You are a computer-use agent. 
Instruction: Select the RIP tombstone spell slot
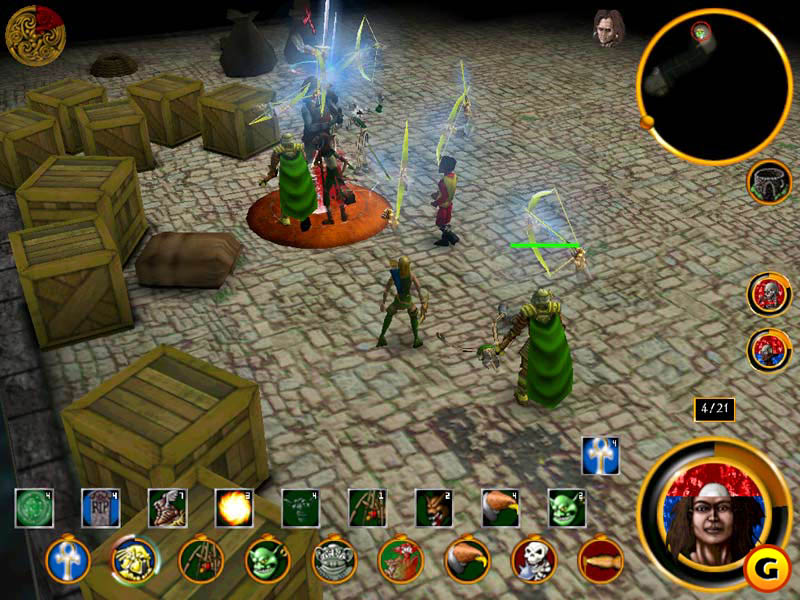(x=100, y=508)
